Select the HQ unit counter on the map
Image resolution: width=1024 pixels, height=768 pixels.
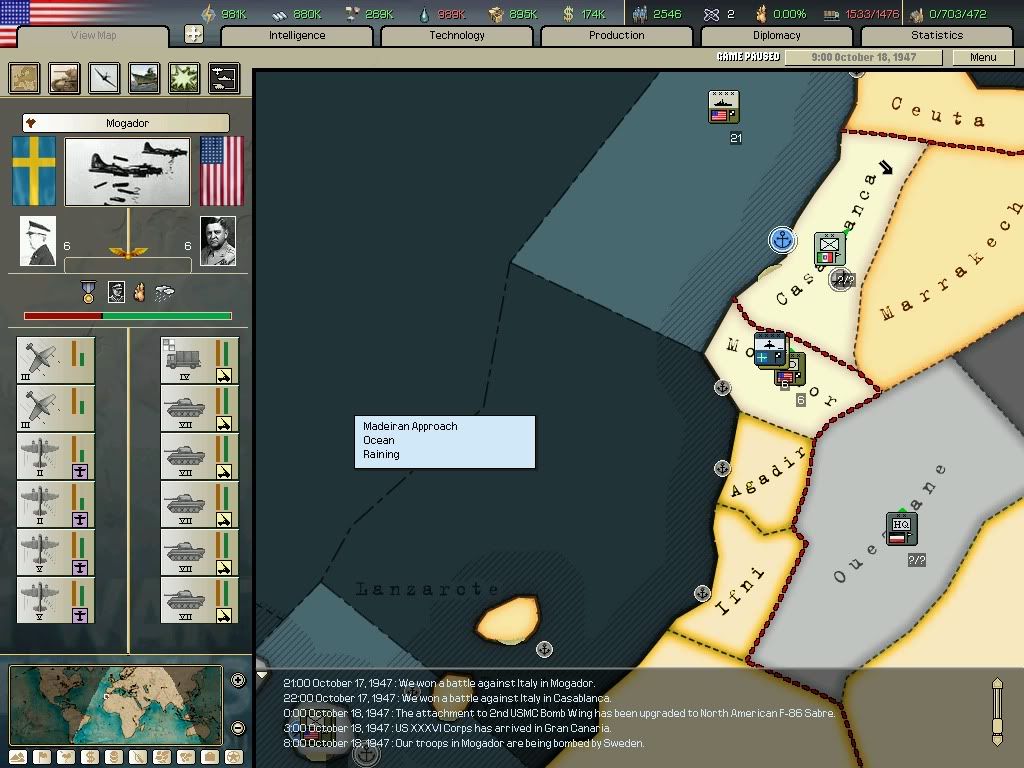pyautogui.click(x=900, y=527)
